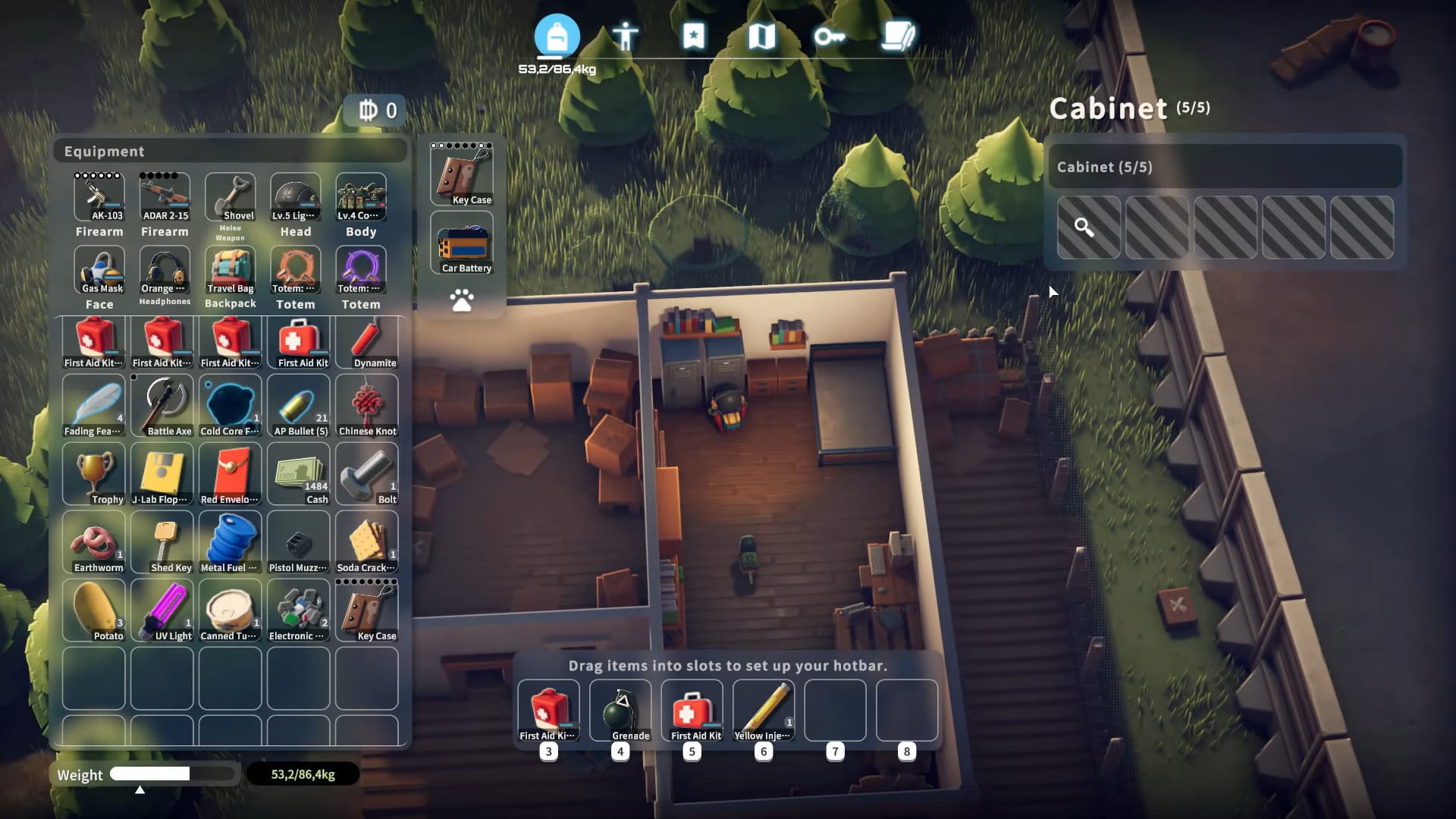1456x819 pixels.
Task: Click the Cabinet search magnifier slot
Action: 1088,227
